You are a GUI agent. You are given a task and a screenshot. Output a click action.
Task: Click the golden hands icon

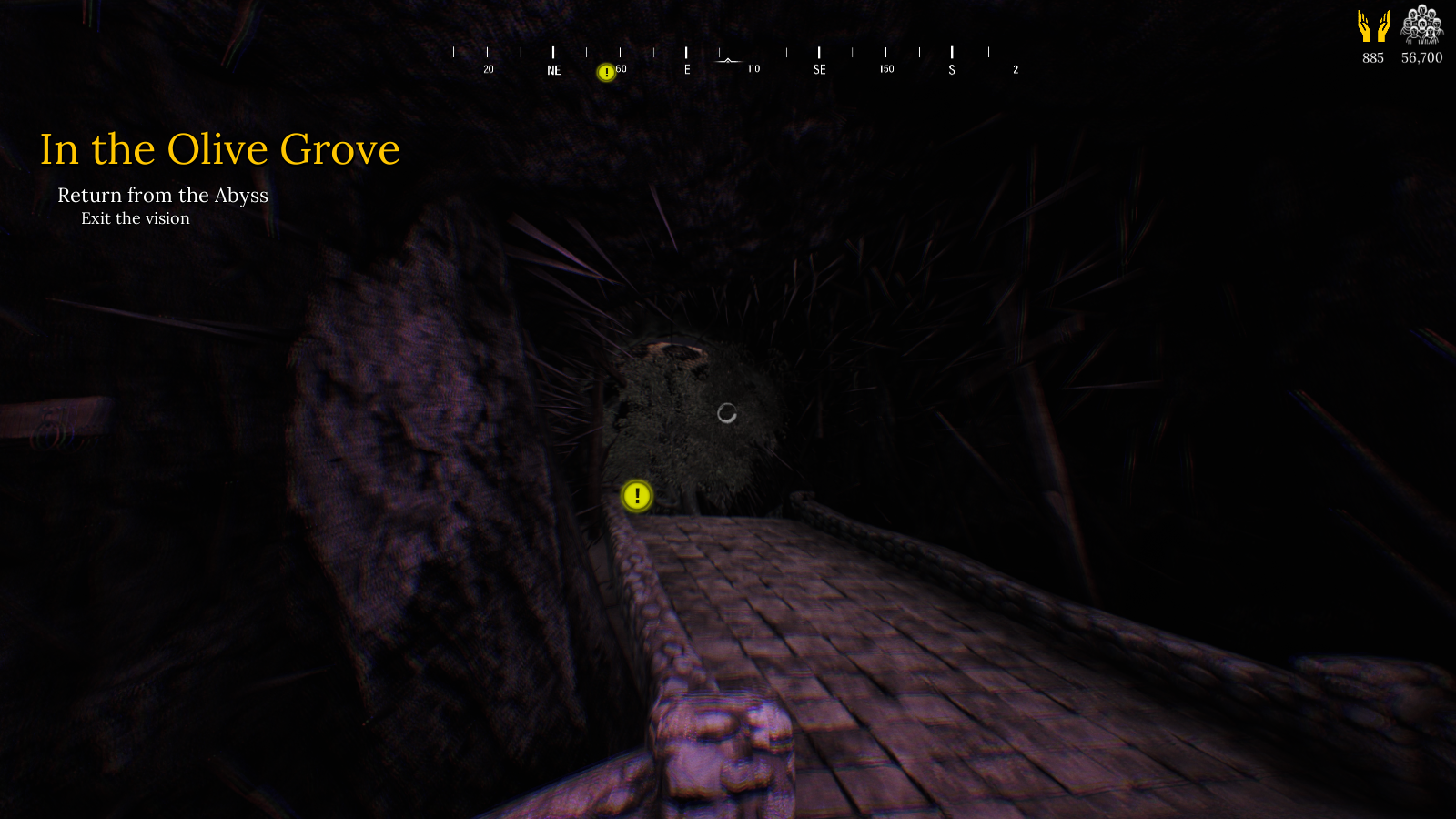coord(1373,26)
